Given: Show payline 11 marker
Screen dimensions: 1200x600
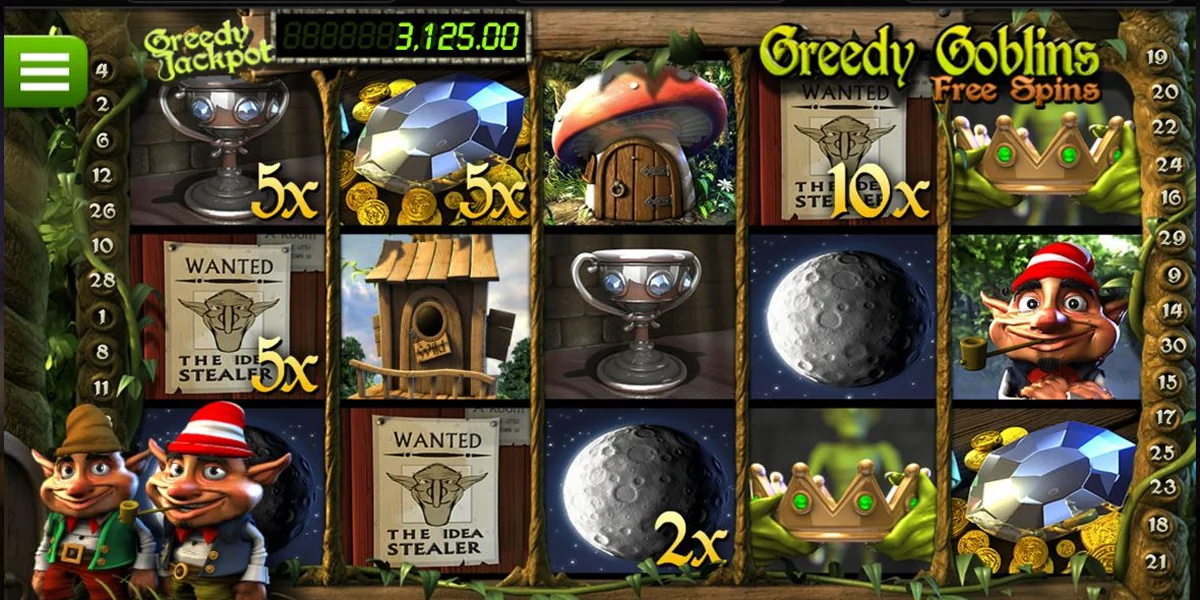Looking at the screenshot, I should (102, 385).
